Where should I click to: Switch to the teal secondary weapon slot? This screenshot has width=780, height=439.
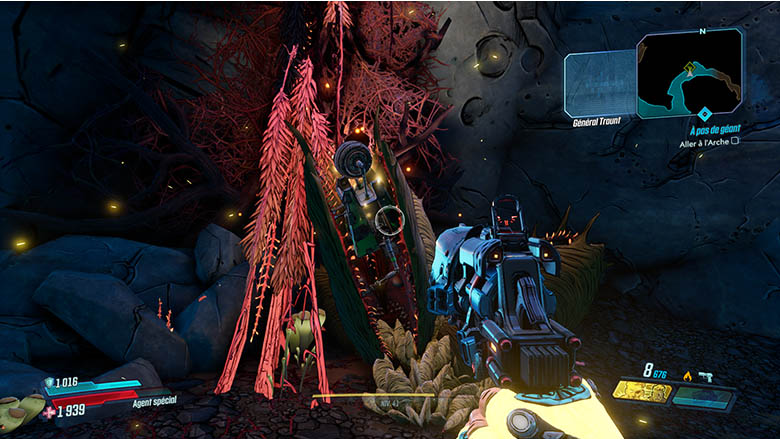coord(703,397)
